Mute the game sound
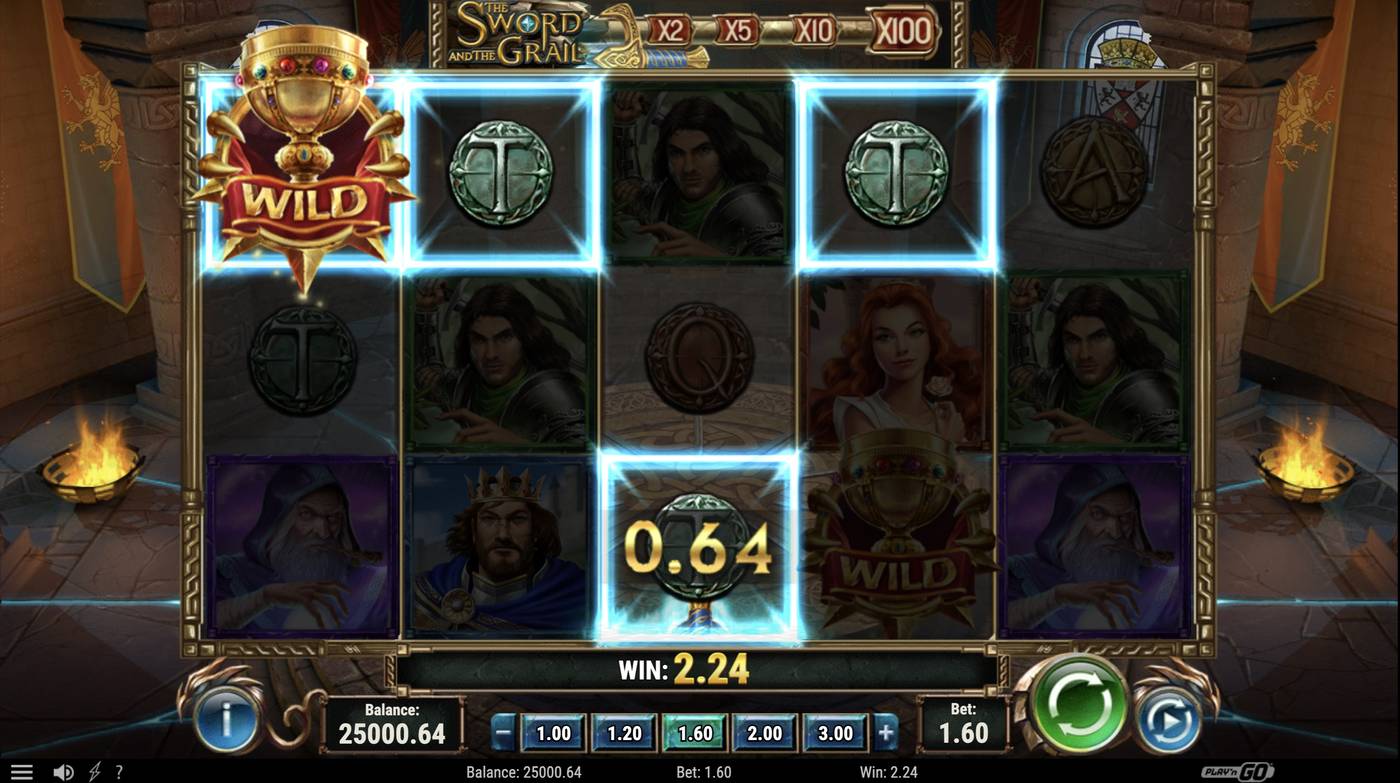Image resolution: width=1400 pixels, height=783 pixels. [62, 770]
